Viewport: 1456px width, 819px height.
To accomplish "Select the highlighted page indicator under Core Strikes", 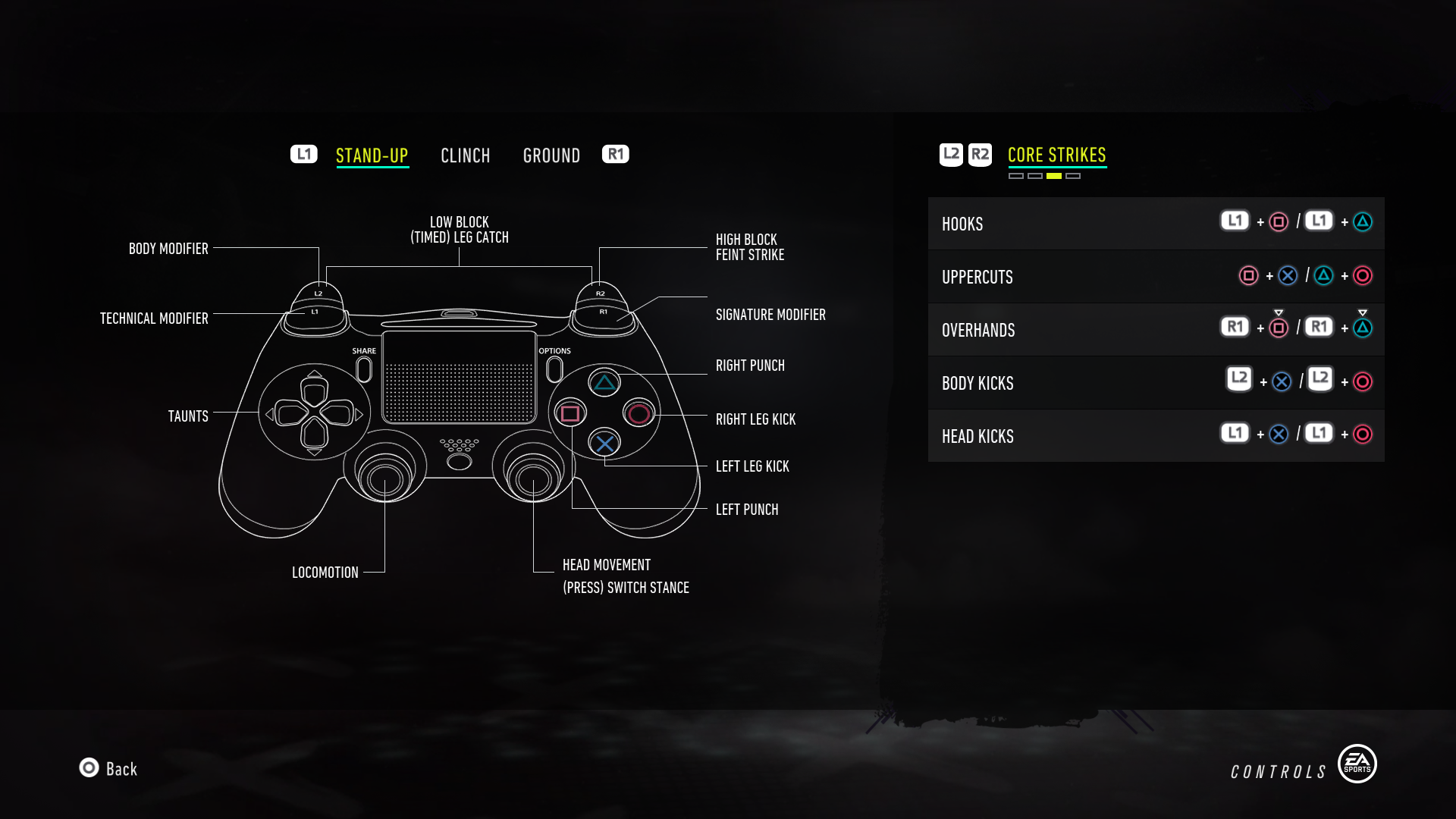I will tap(1053, 175).
